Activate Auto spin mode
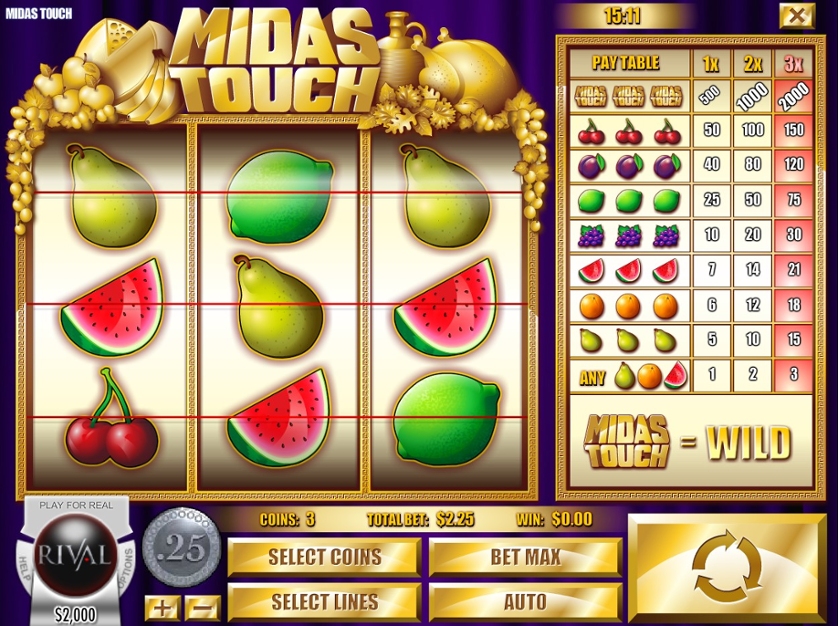Viewport: 838px width, 626px height. [525, 602]
